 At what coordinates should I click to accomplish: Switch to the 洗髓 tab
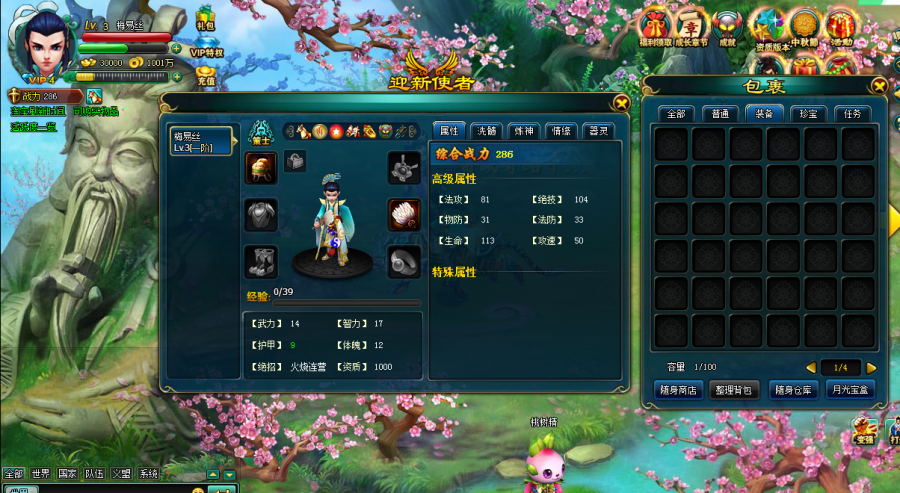(486, 130)
